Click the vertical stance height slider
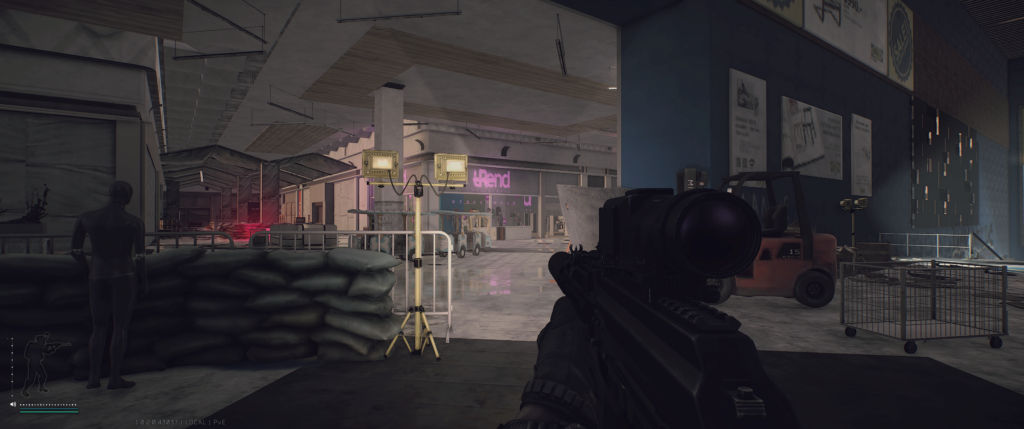The image size is (1024, 429). click(x=12, y=365)
